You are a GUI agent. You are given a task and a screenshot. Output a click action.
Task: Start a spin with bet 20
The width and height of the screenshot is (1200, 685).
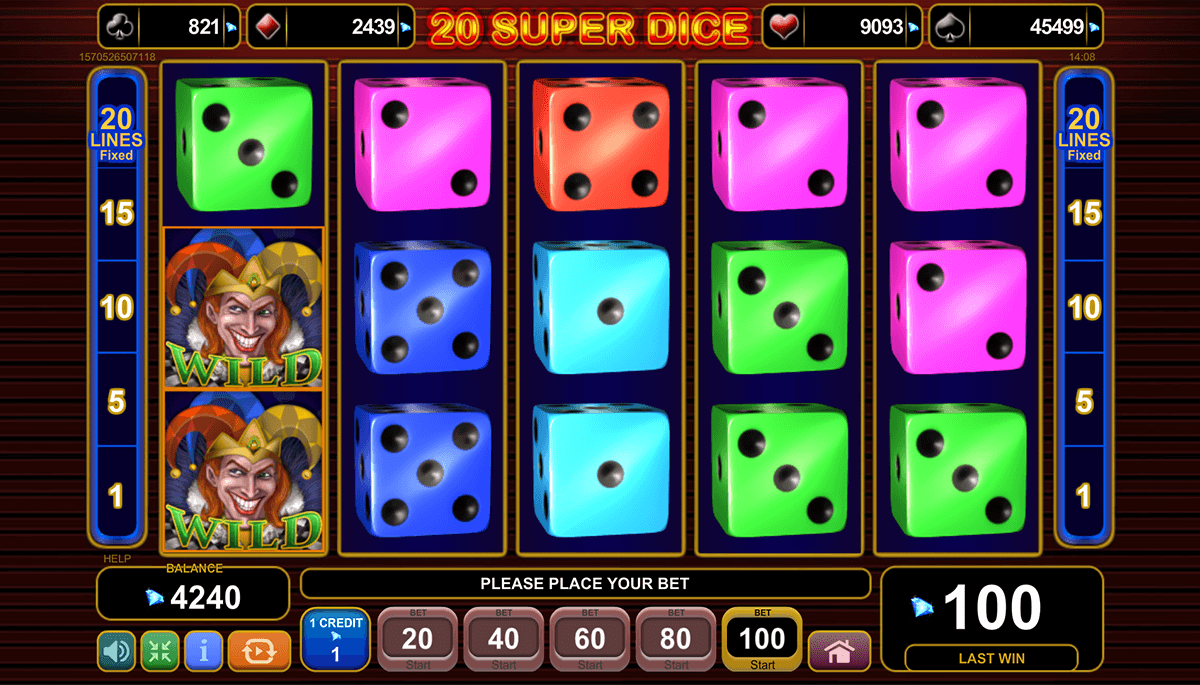coord(417,640)
